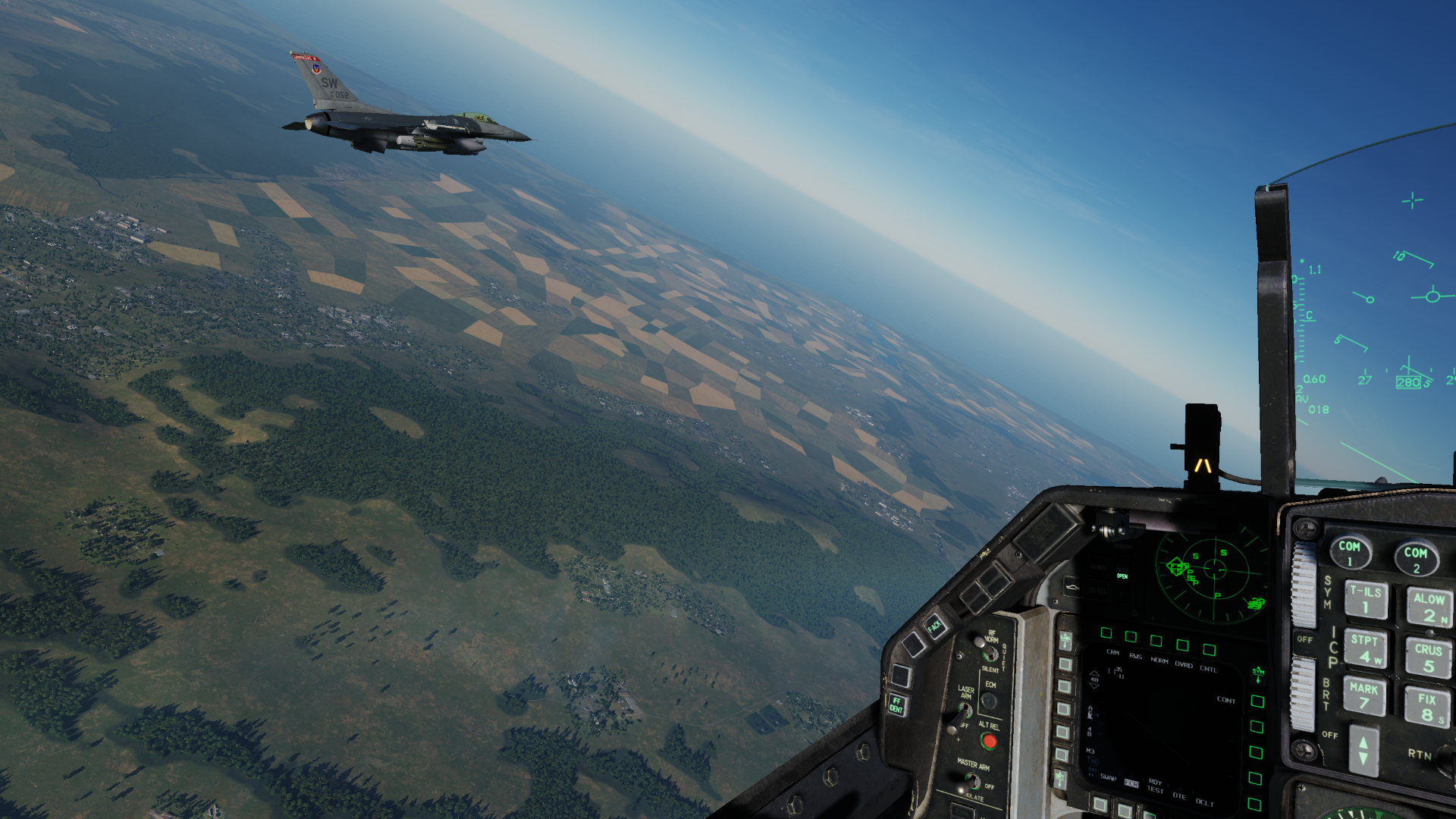Acknowledge faults with the F-ACK button

(x=934, y=626)
